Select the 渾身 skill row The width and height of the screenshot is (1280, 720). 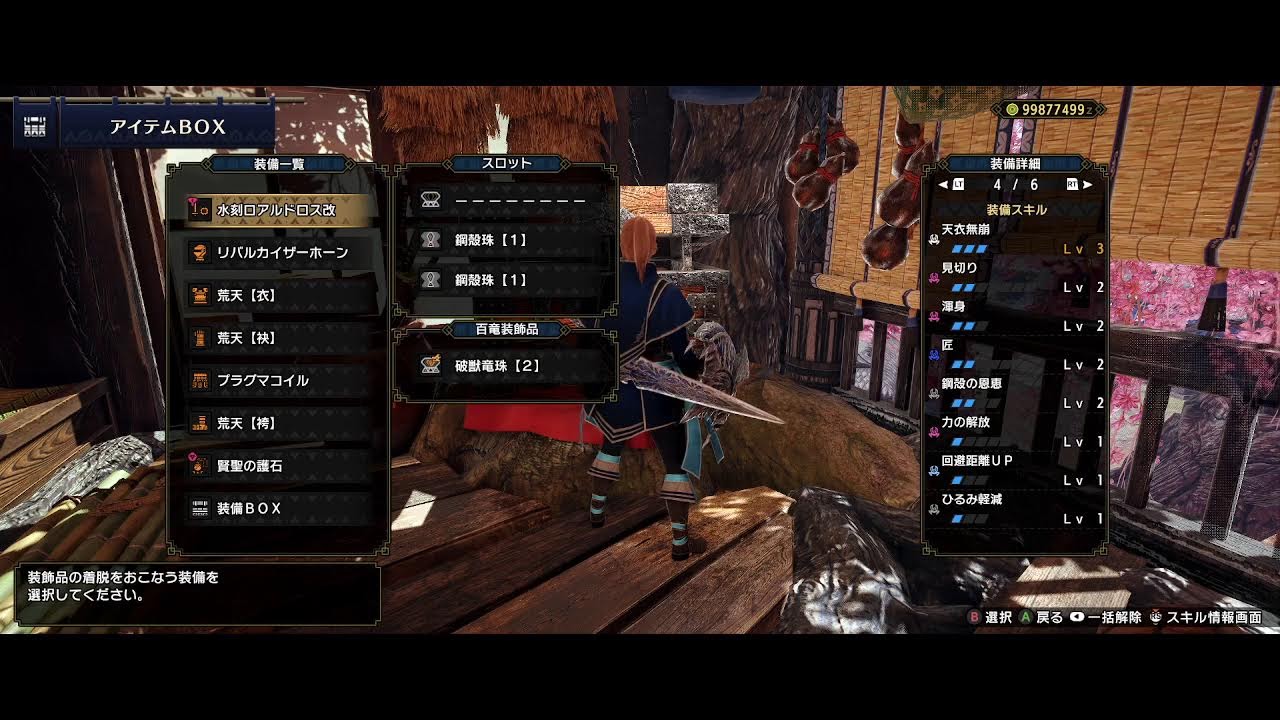coord(1016,316)
